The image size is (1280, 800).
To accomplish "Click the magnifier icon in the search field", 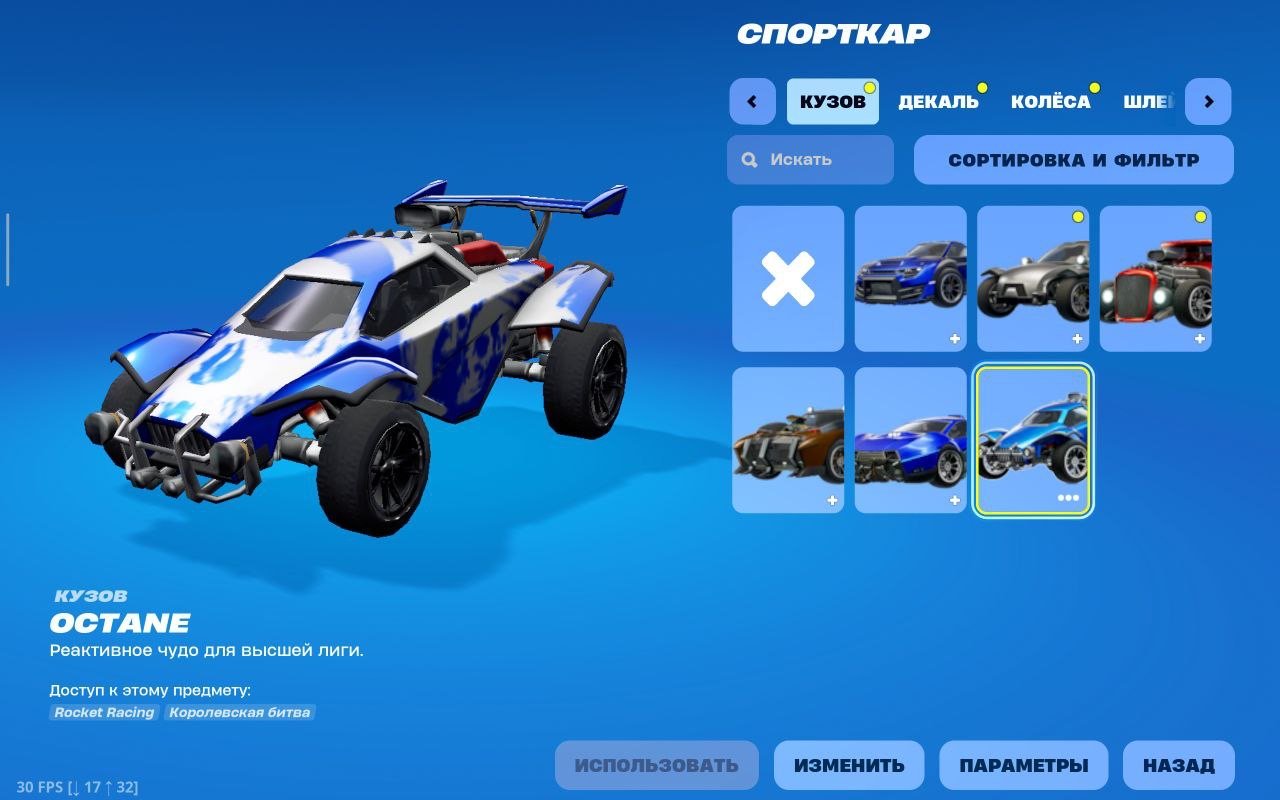I will 748,160.
